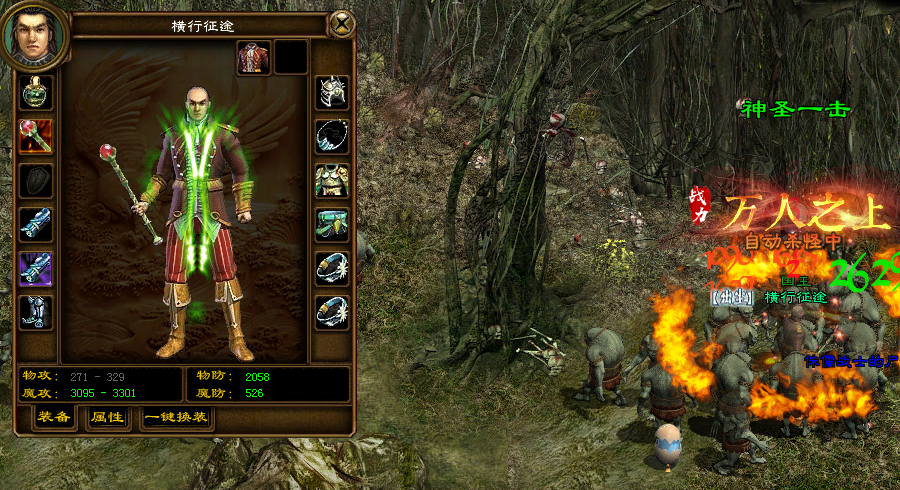Viewport: 900px width, 490px height.
Task: Select the red-orb staff weapon slot
Action: [x=36, y=136]
